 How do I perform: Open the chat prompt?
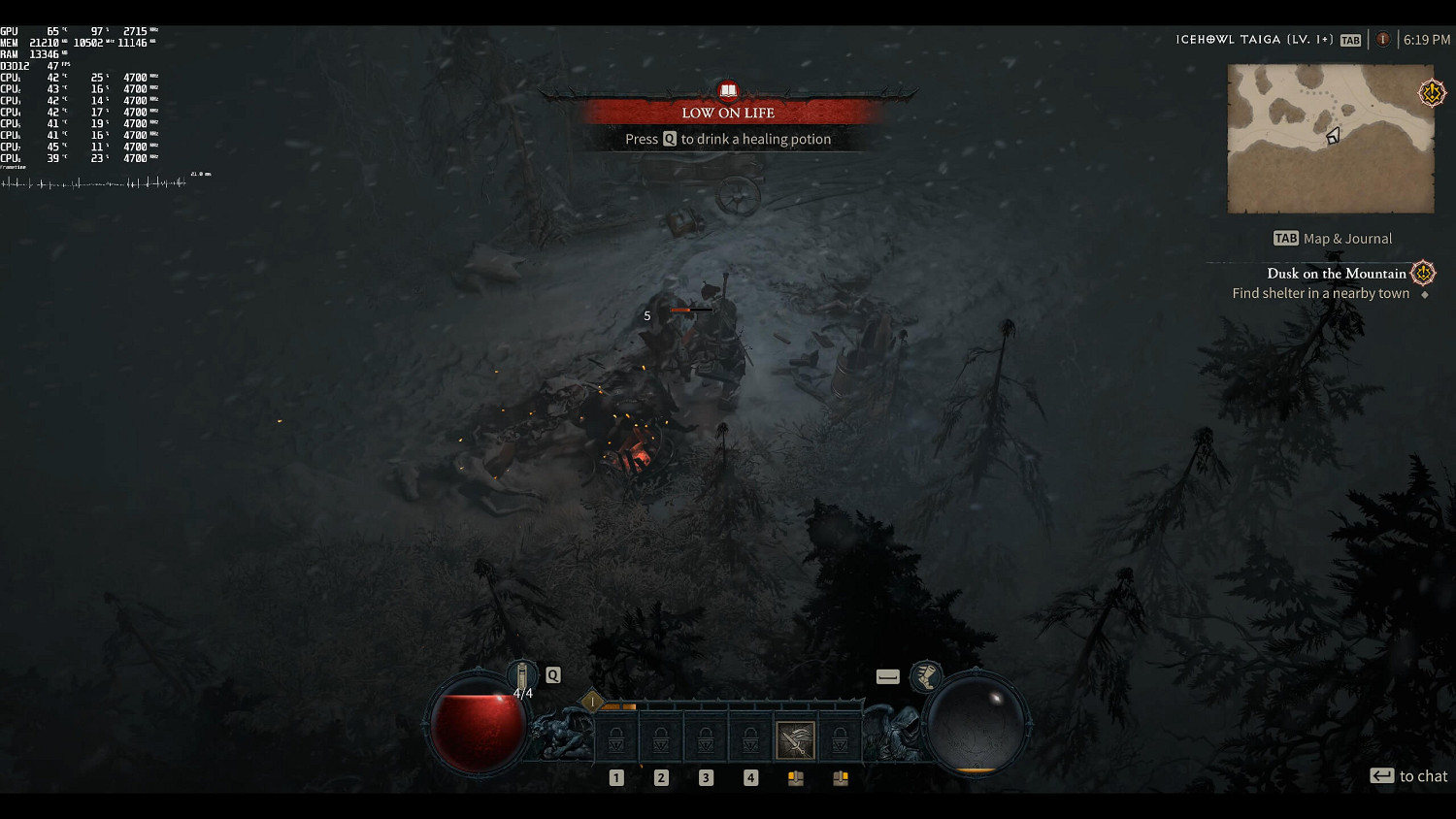(1408, 776)
